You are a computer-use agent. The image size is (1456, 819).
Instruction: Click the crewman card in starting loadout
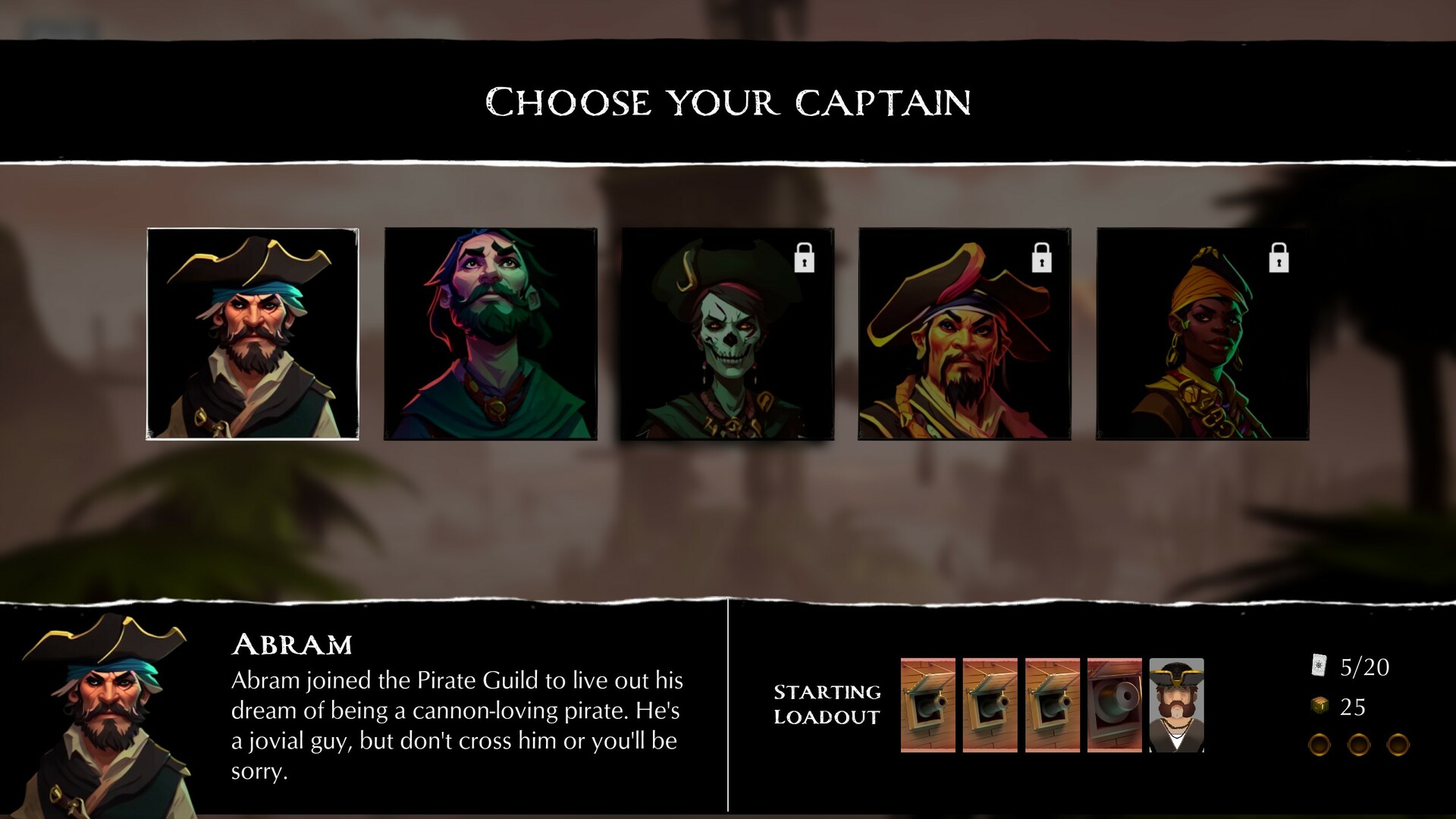point(1176,706)
